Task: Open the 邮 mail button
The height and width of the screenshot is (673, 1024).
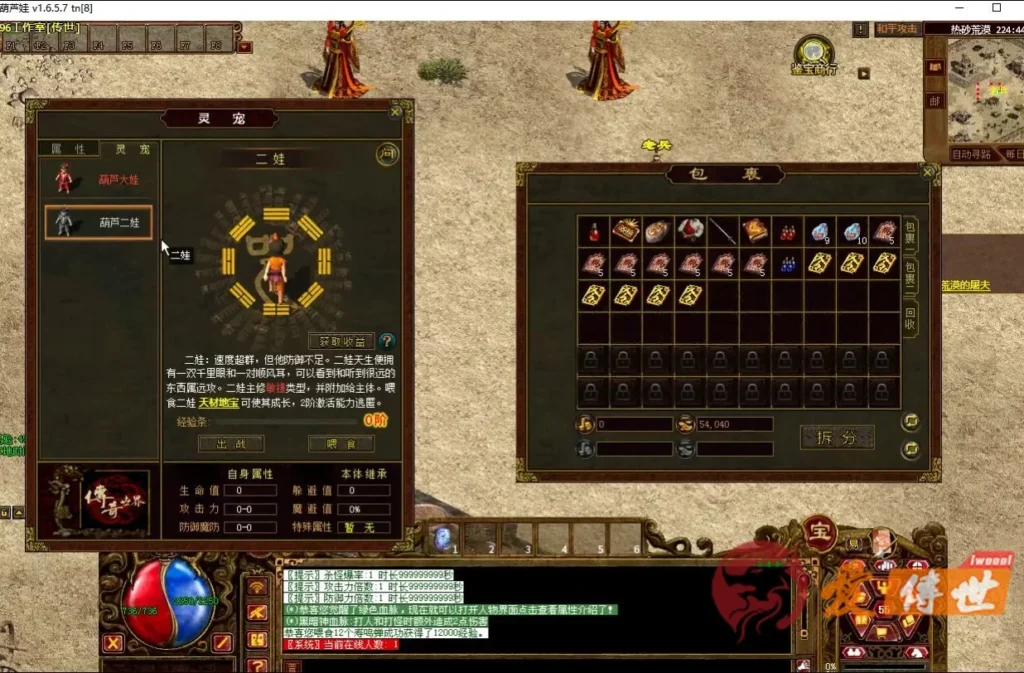Action: [x=935, y=100]
